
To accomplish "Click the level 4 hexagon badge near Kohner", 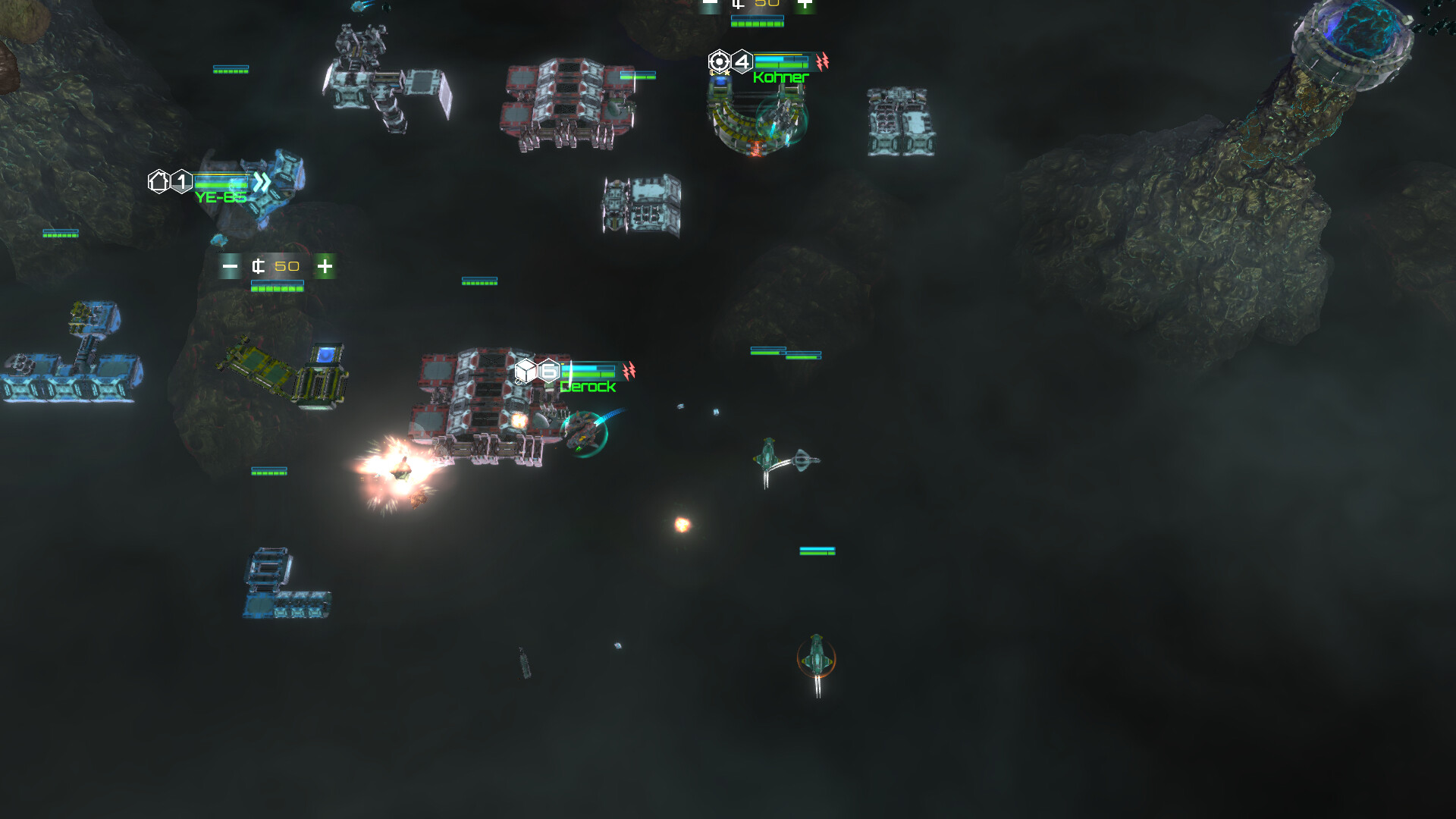I will [742, 61].
